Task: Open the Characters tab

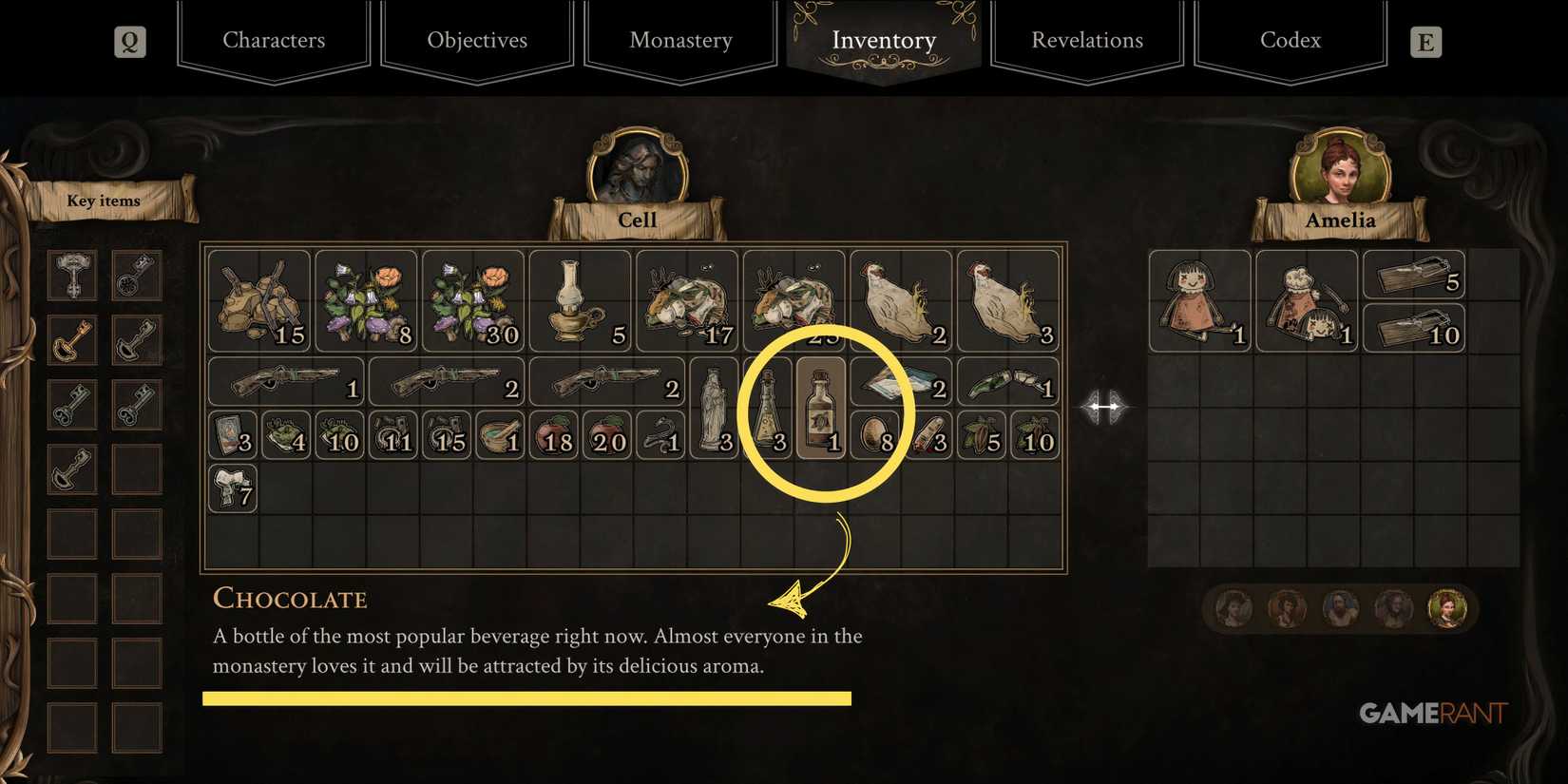Action: [274, 40]
